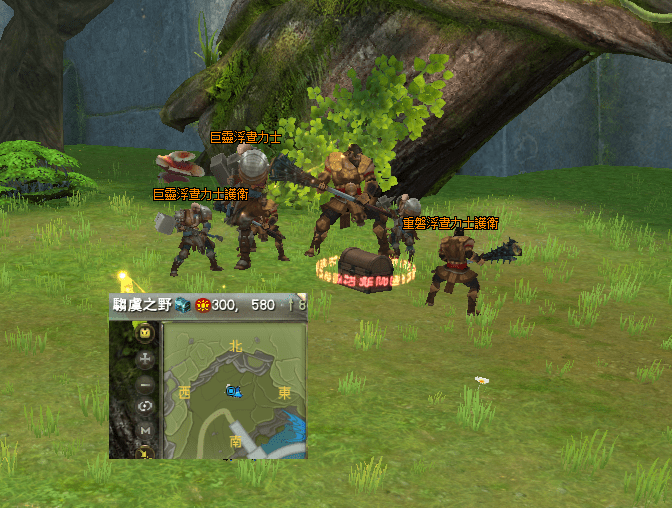Open the world map with the M button
672x508 pixels.
coord(145,430)
